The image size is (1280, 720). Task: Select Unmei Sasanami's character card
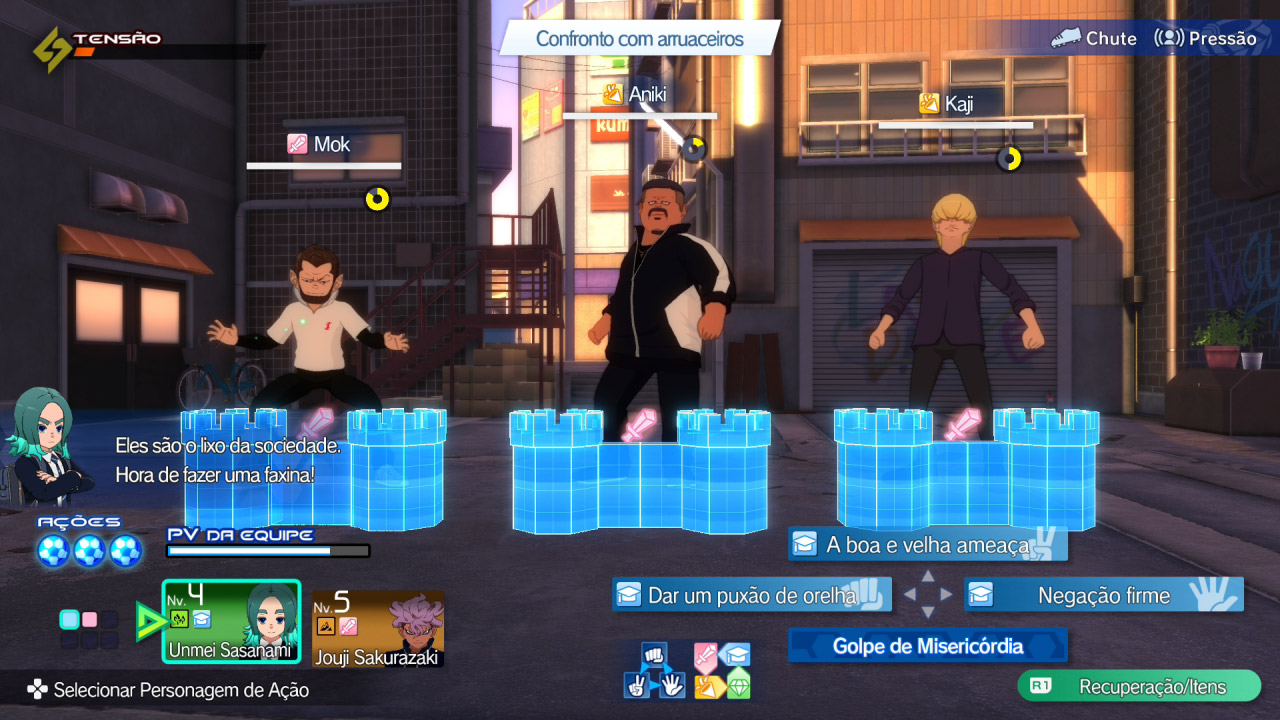click(x=231, y=621)
